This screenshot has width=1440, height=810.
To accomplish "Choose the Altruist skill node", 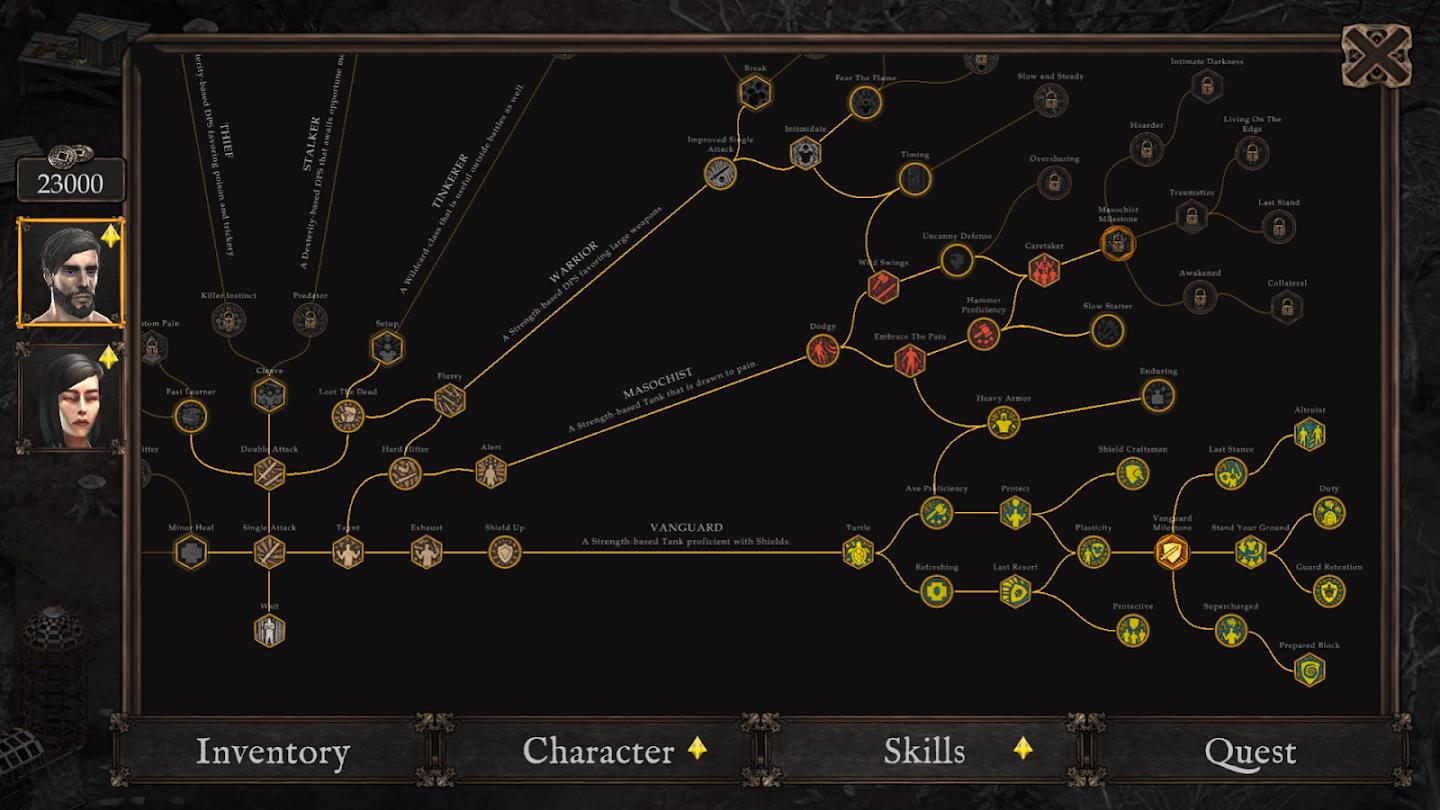I will coord(1309,434).
